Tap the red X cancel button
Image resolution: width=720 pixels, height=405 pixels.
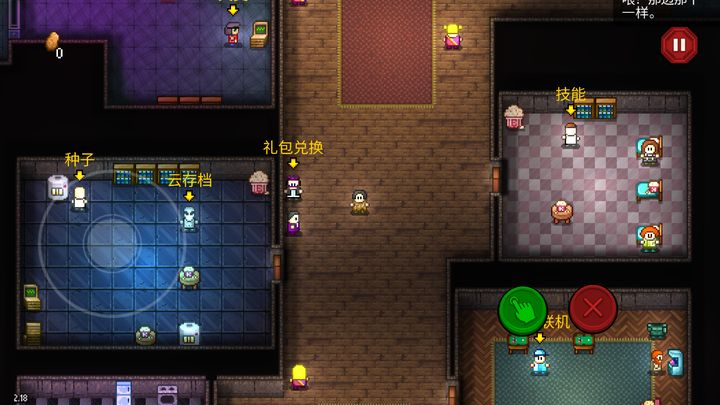tap(593, 310)
